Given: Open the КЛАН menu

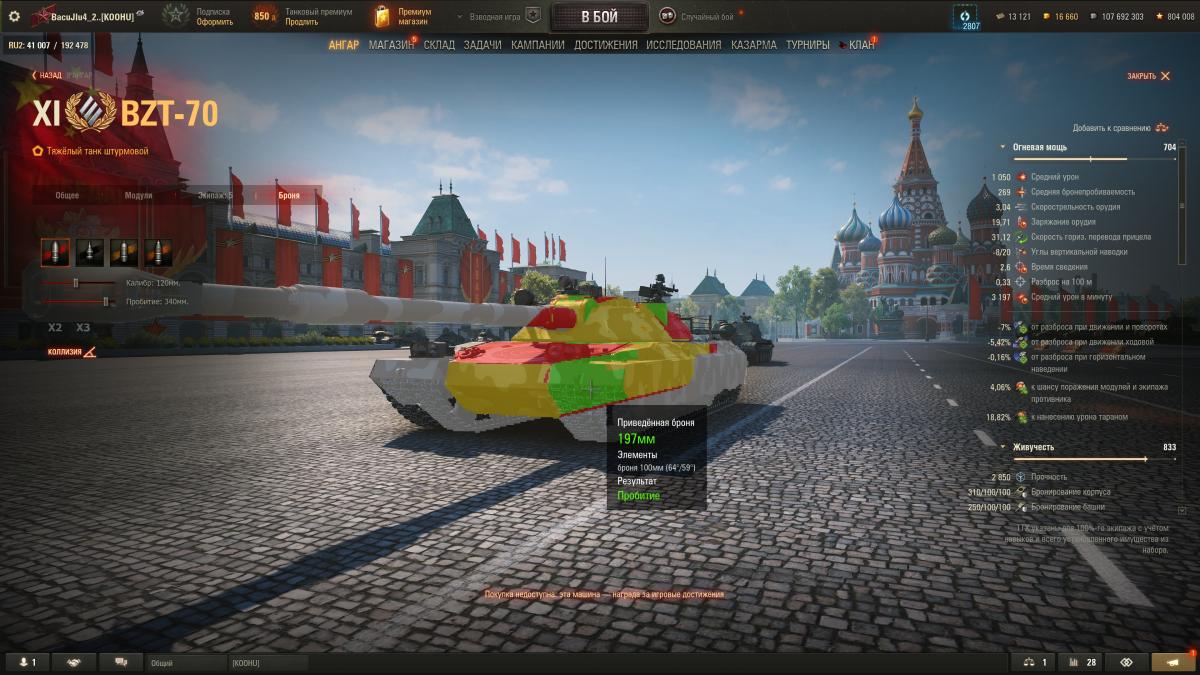Looking at the screenshot, I should click(x=861, y=45).
